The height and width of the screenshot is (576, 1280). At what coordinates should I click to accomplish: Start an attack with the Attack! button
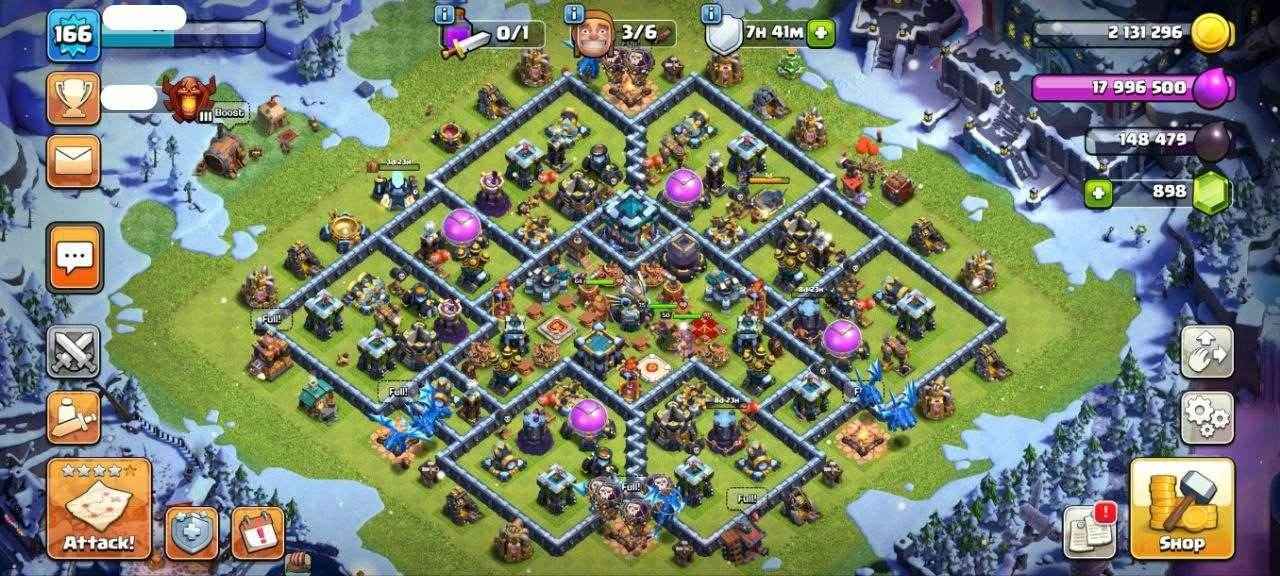pyautogui.click(x=99, y=508)
